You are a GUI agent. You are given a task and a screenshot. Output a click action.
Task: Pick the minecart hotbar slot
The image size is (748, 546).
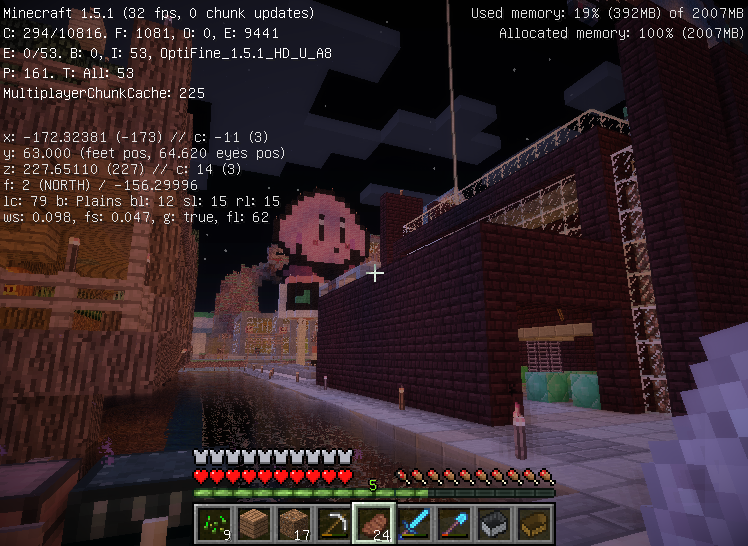coord(494,523)
